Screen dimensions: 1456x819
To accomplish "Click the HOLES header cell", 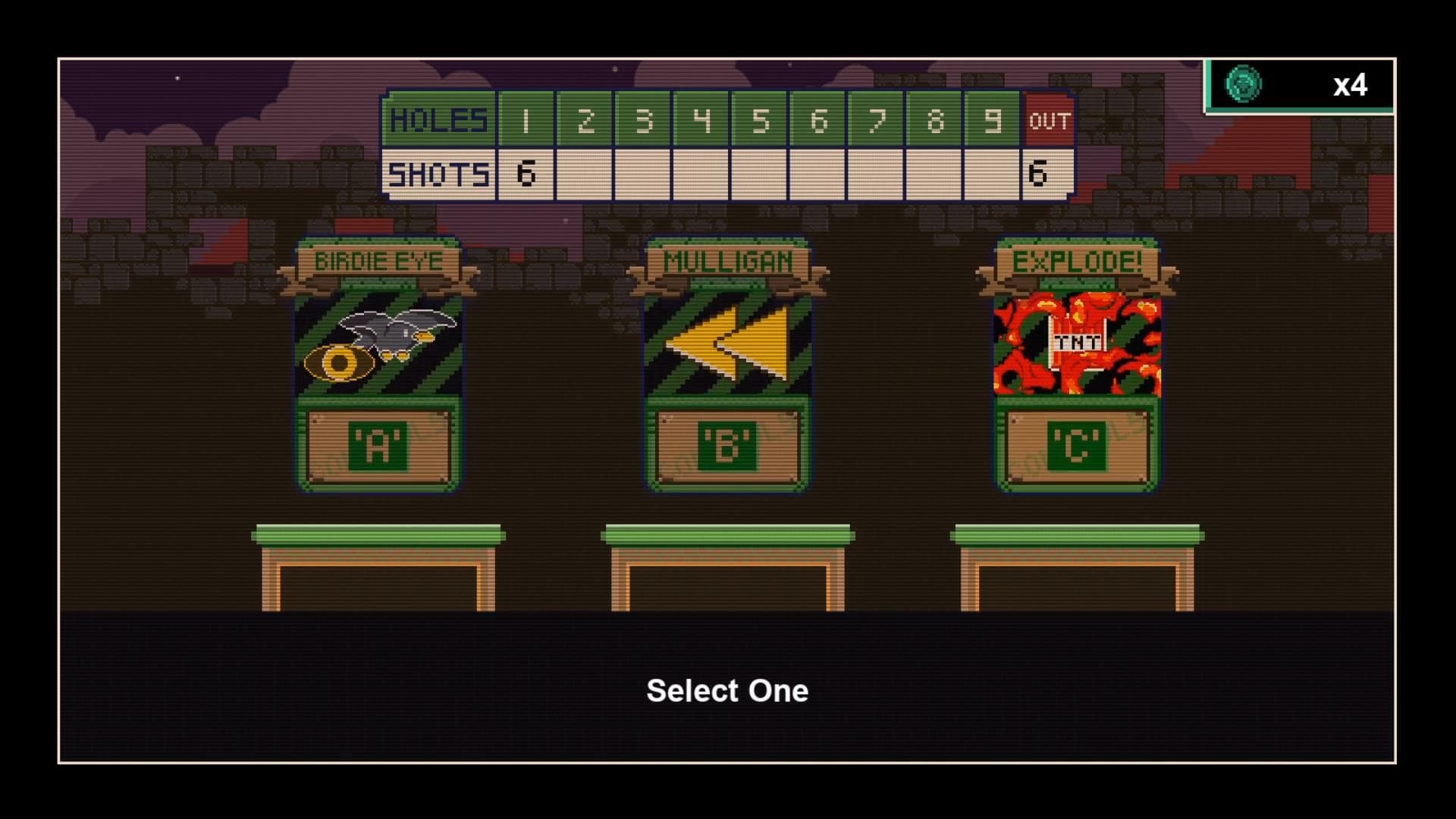I will tap(438, 120).
